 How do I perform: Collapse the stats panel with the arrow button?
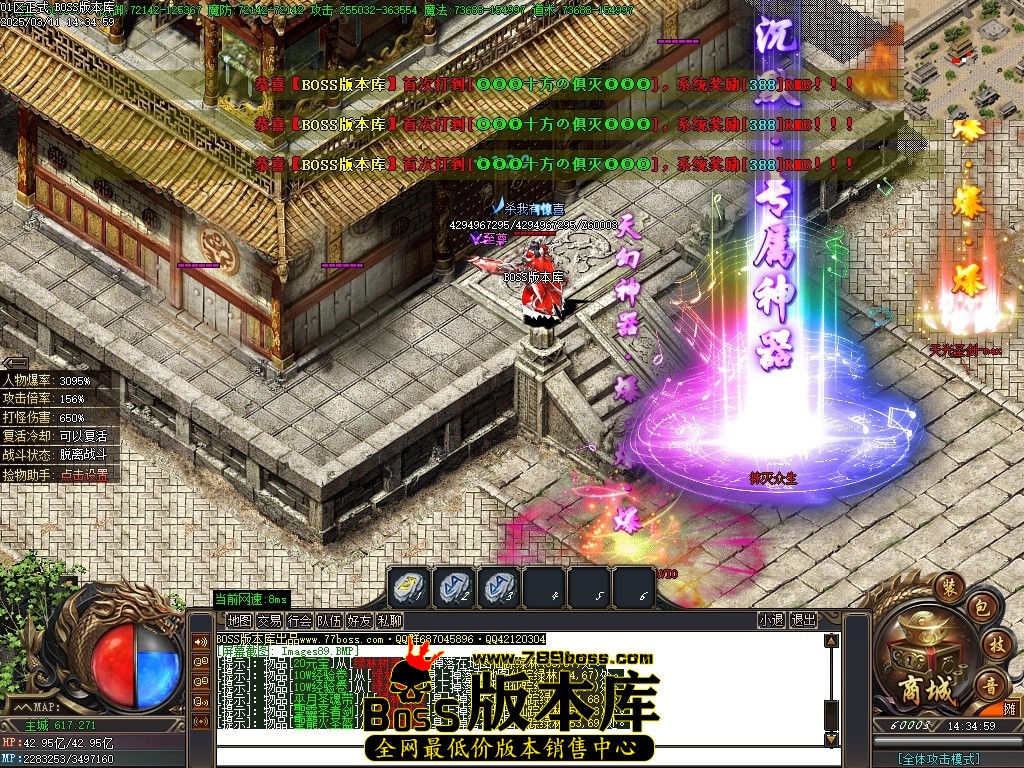coord(14,363)
